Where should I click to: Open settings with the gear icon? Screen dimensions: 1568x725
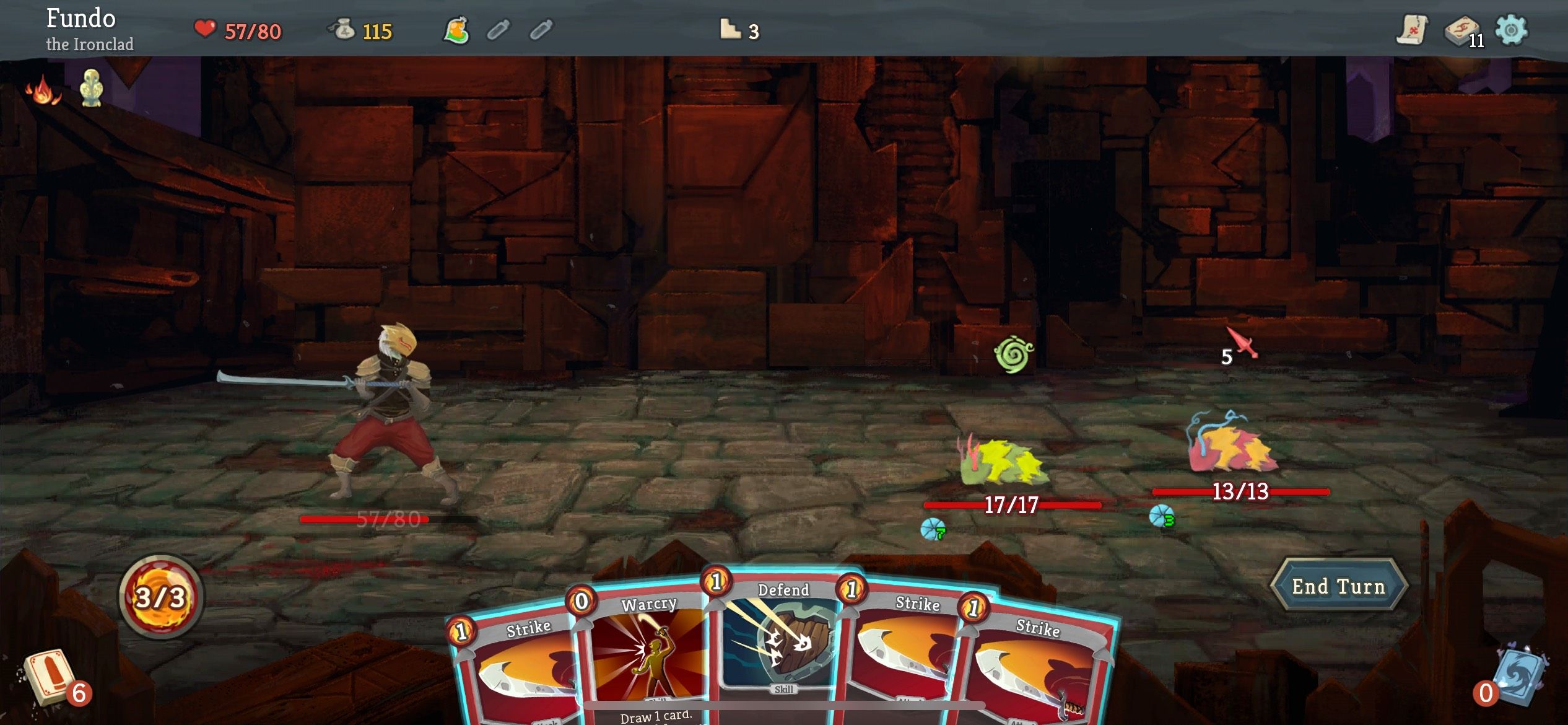coord(1511,30)
